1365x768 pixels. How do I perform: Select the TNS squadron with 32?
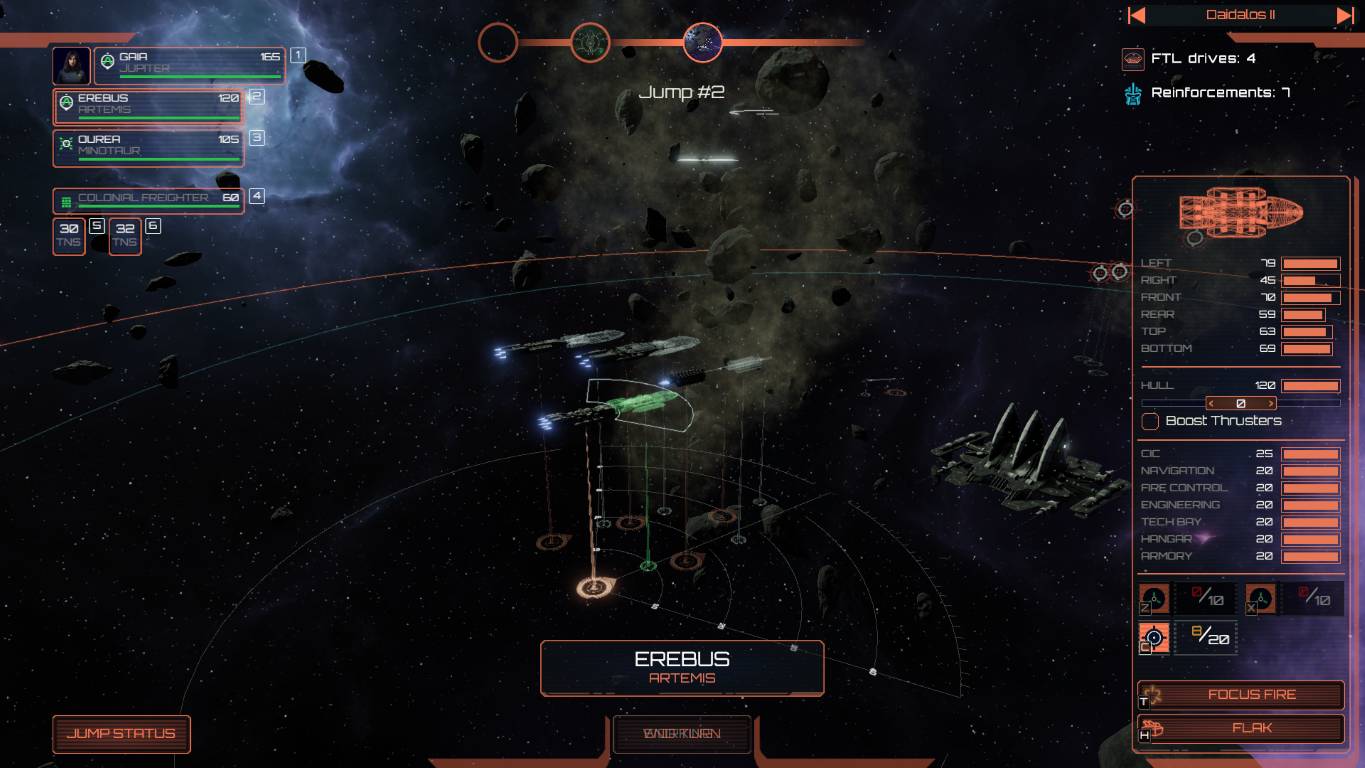(125, 236)
